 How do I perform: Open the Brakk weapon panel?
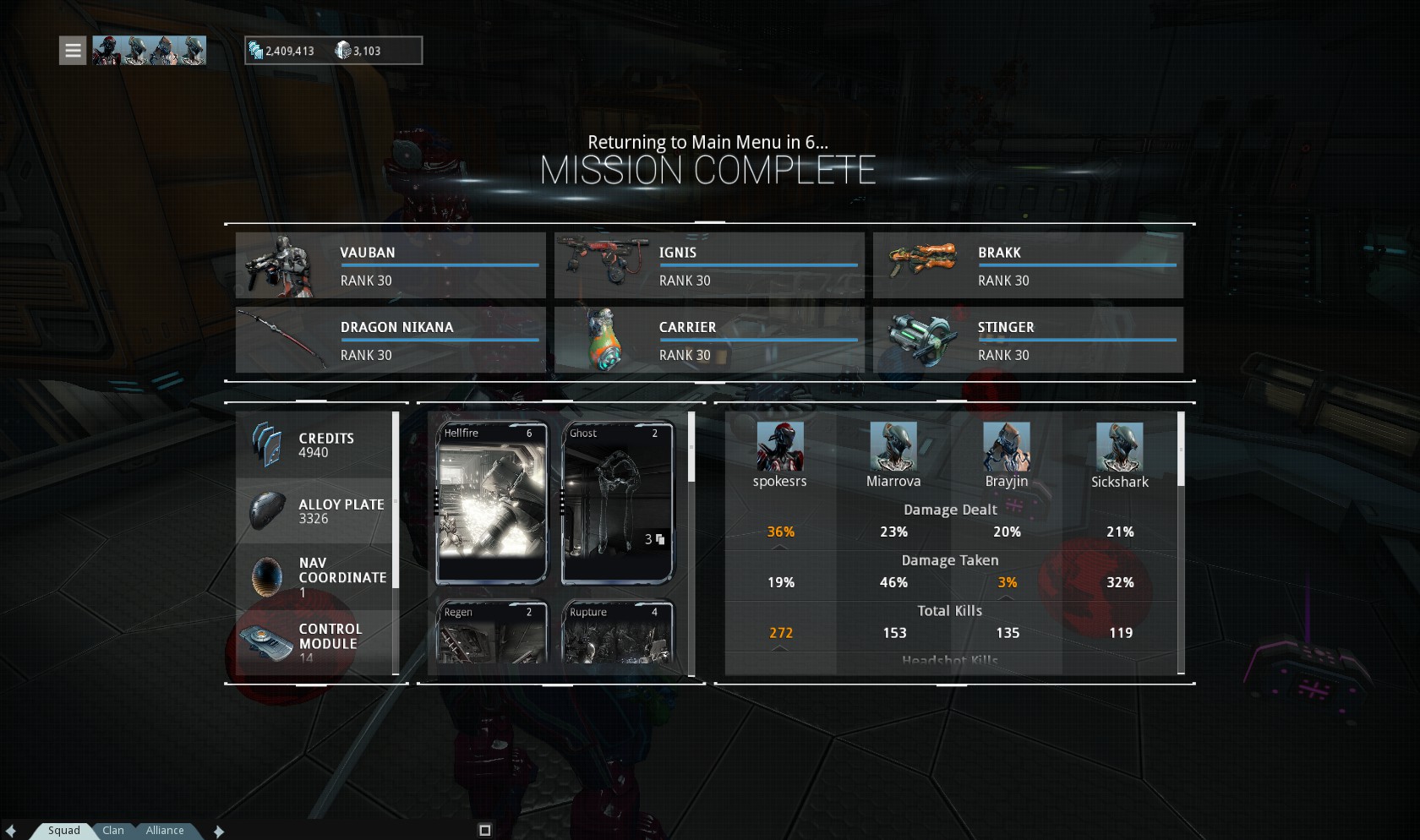(1028, 265)
